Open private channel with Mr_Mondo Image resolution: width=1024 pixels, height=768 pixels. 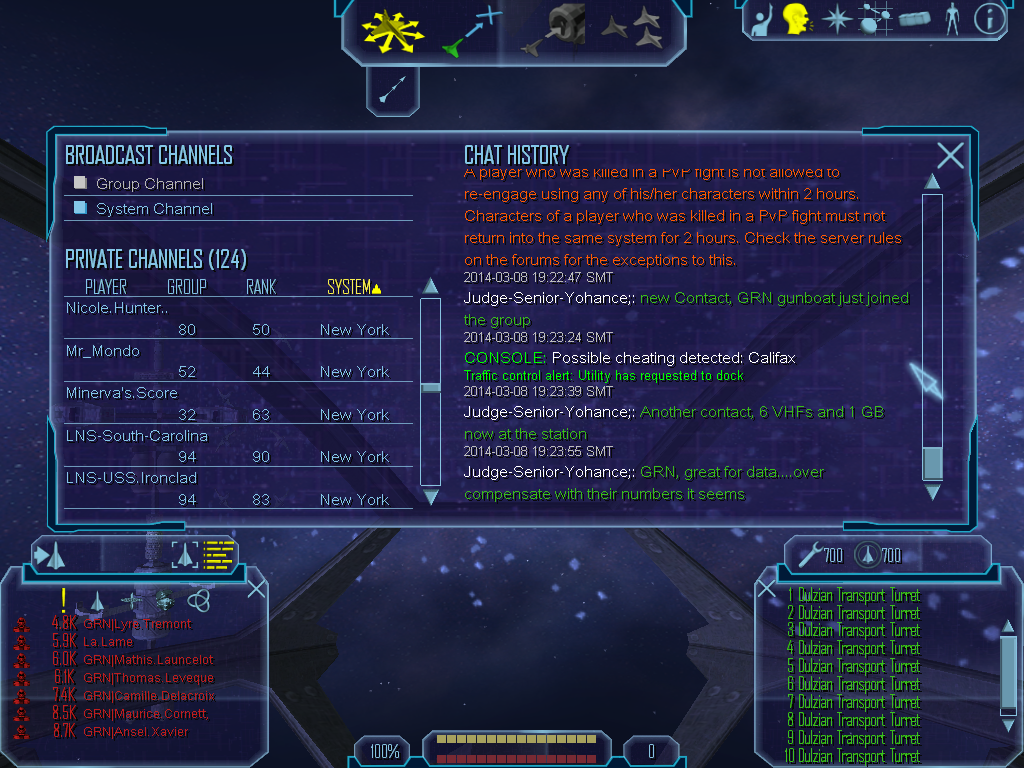click(103, 351)
